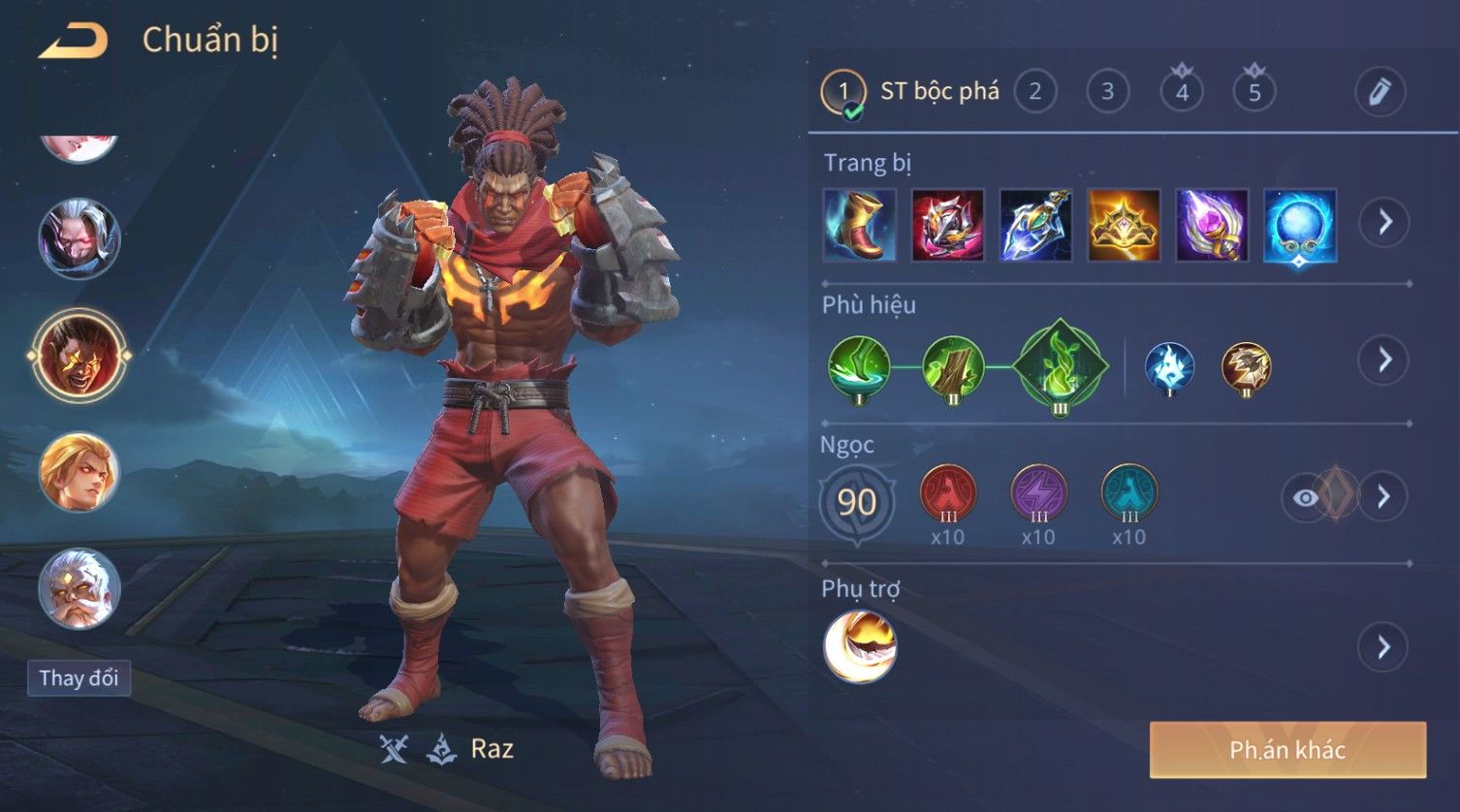
Task: Click the Ph.án khác button
Action: coord(1287,750)
